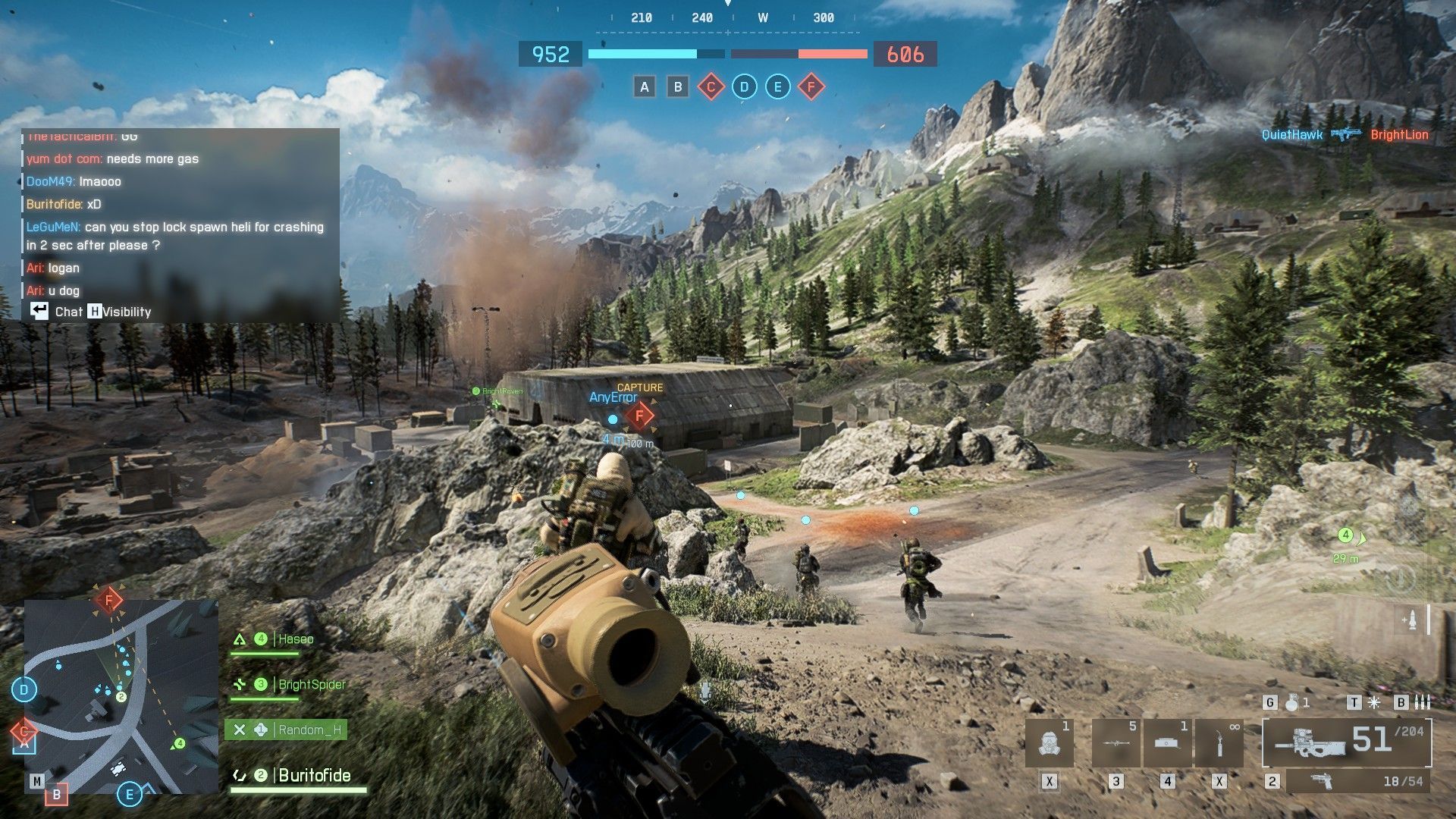1456x819 pixels.
Task: Click the blue D objective circle at top
Action: (744, 86)
